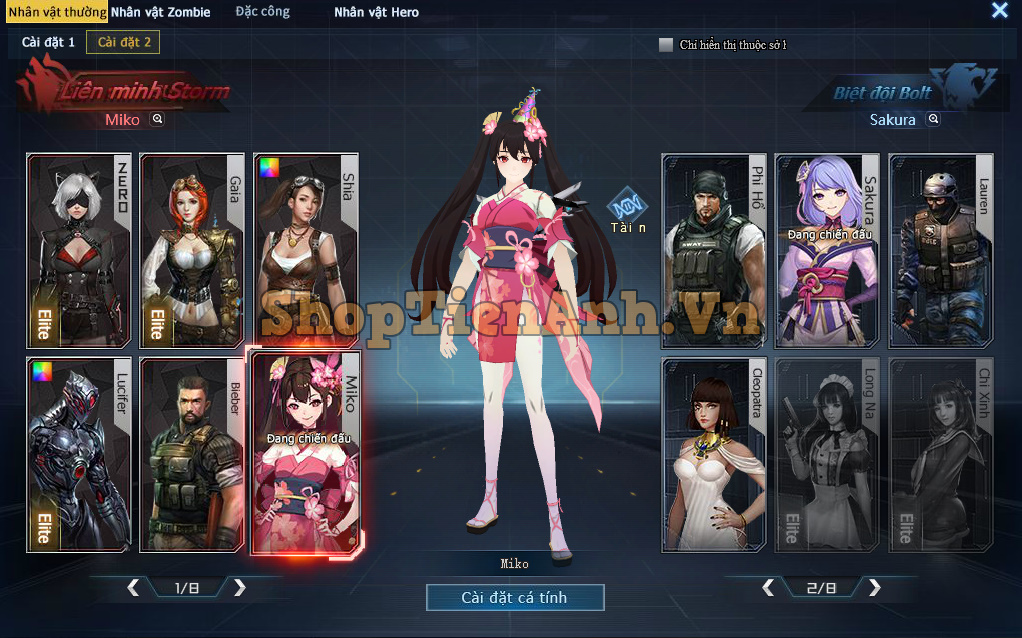Go to previous Biệt đội Bolt page
This screenshot has height=638, width=1022.
coord(768,588)
